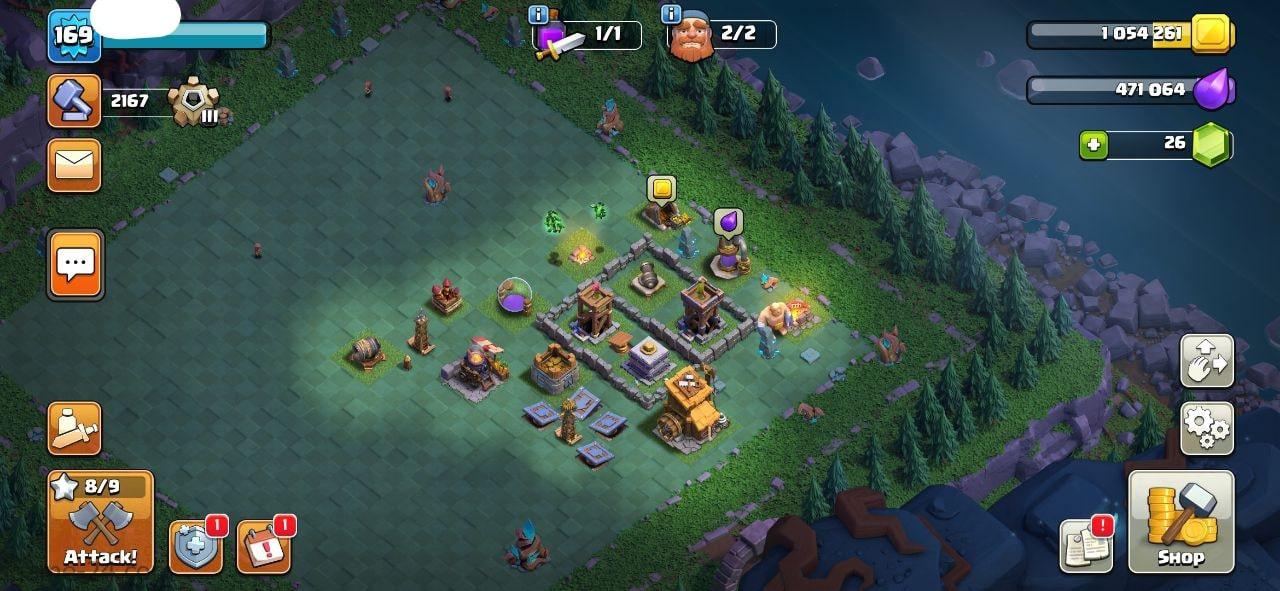Open the army overview sword button
This screenshot has width=1280, height=591.
(x=75, y=428)
